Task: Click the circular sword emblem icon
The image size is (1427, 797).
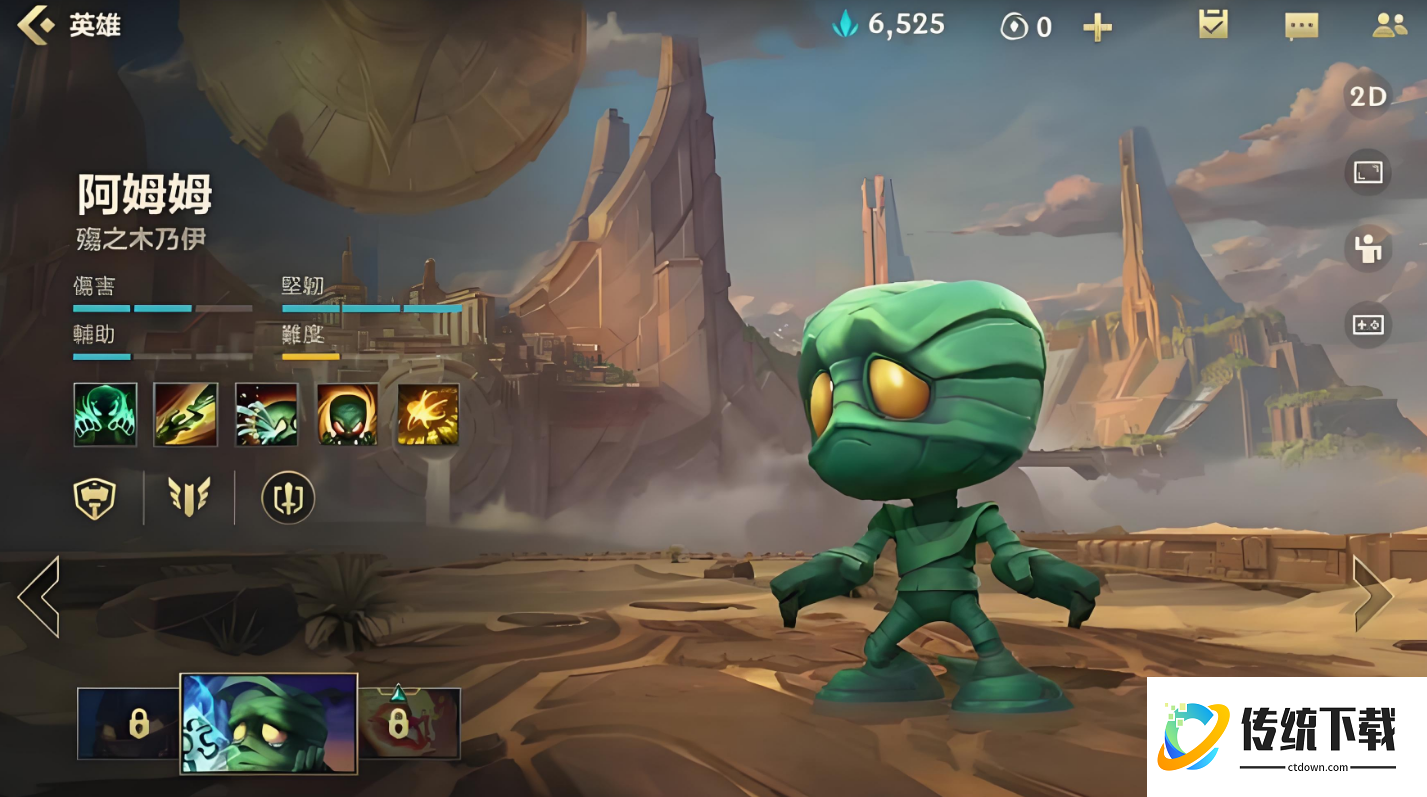Action: click(288, 497)
